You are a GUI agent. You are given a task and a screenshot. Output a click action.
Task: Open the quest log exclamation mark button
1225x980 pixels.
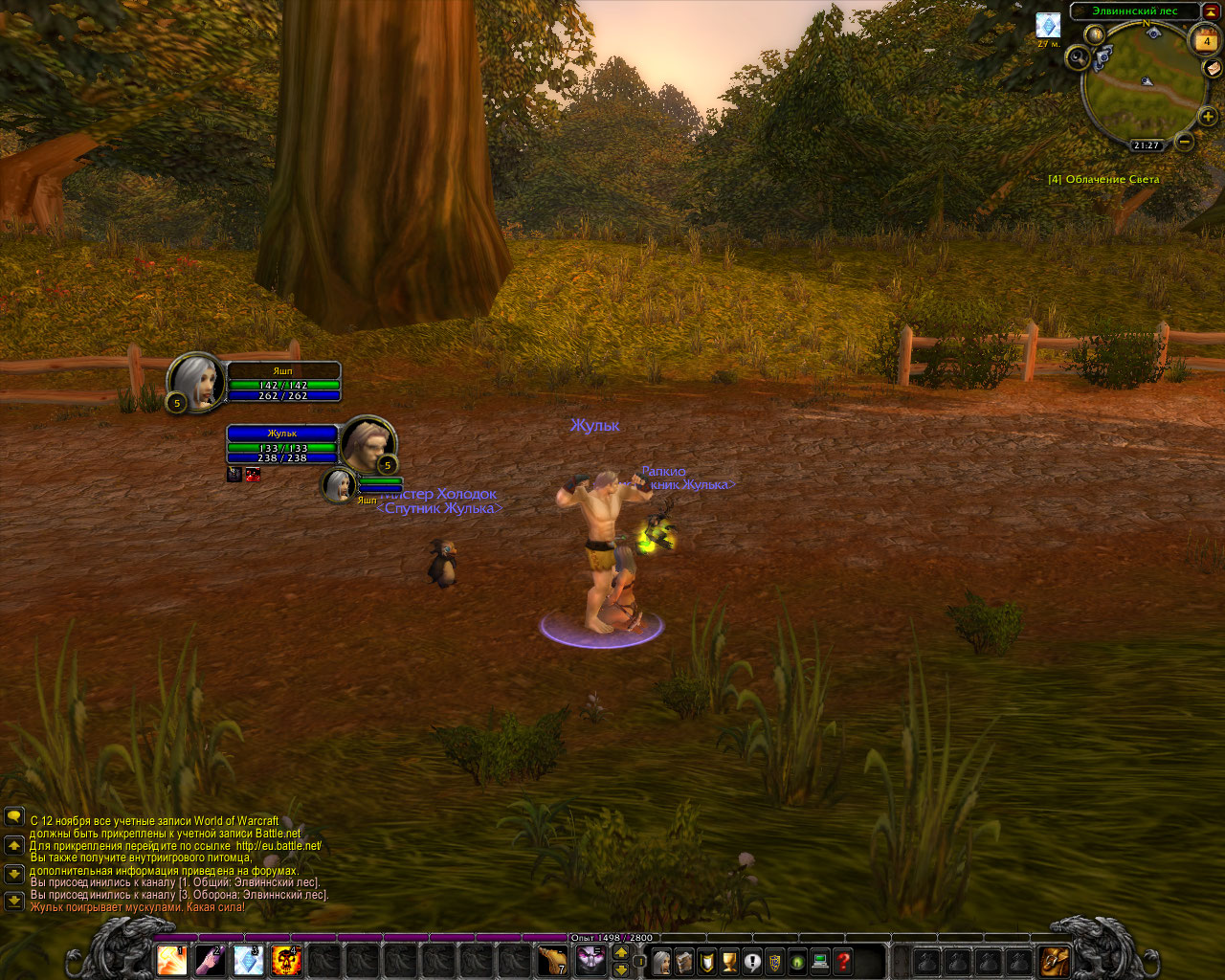point(752,961)
